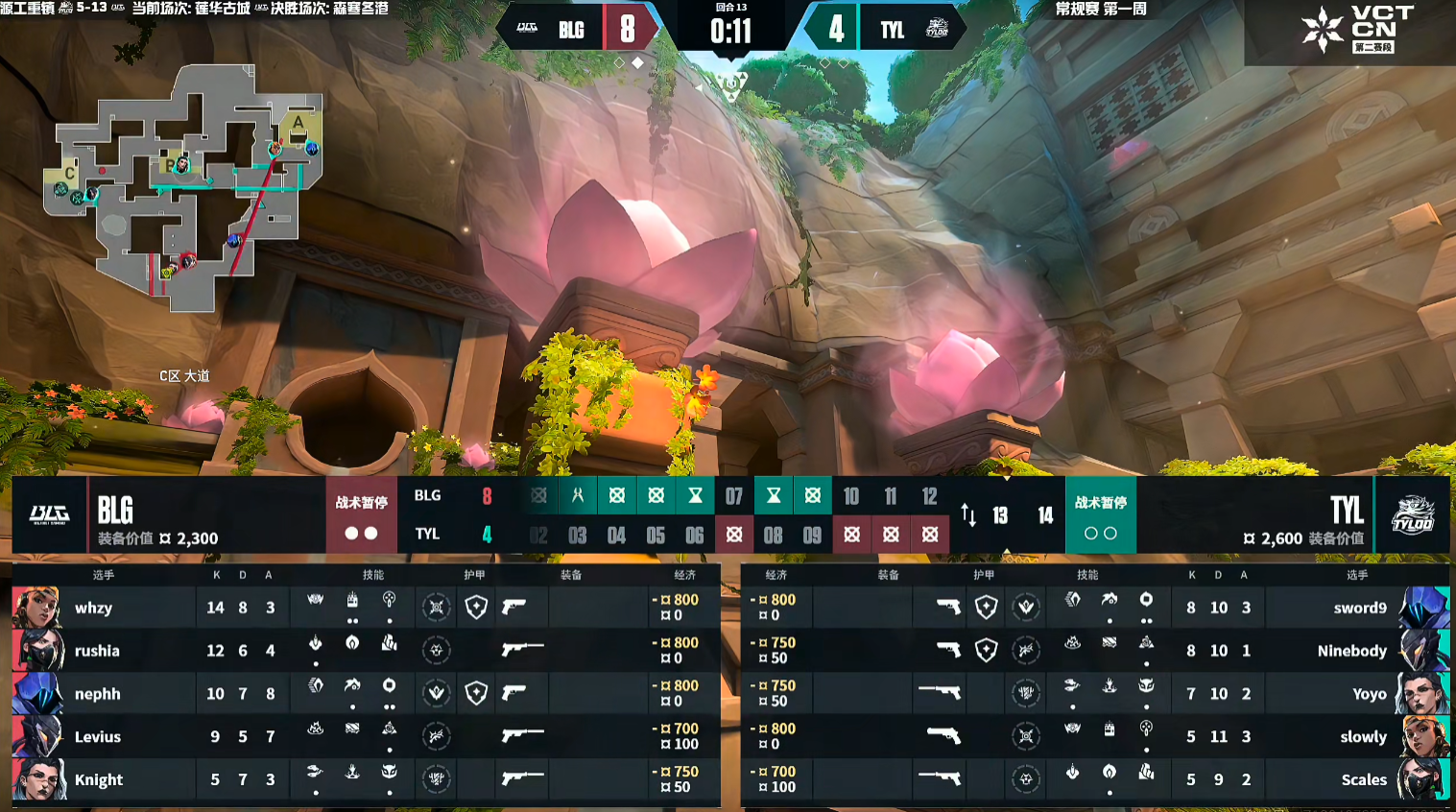
Task: Choose nephh's player row
Action: (x=365, y=694)
